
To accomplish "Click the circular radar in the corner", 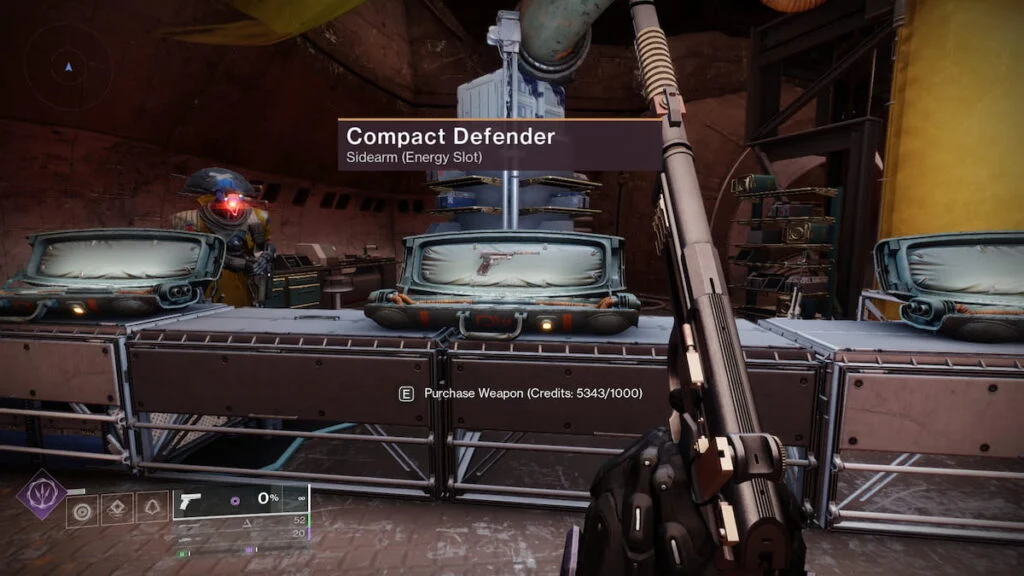I will pos(68,67).
